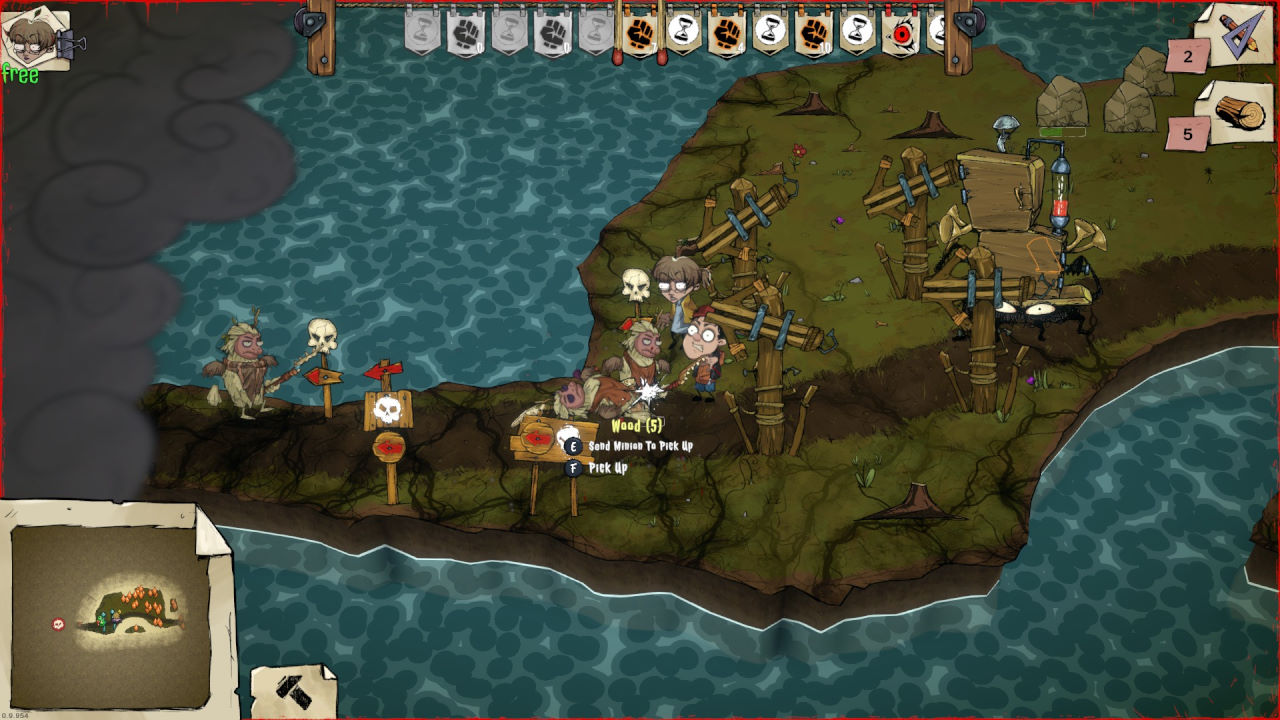Image resolution: width=1280 pixels, height=720 pixels.
Task: Open the minimap in the corner
Action: tap(110, 615)
